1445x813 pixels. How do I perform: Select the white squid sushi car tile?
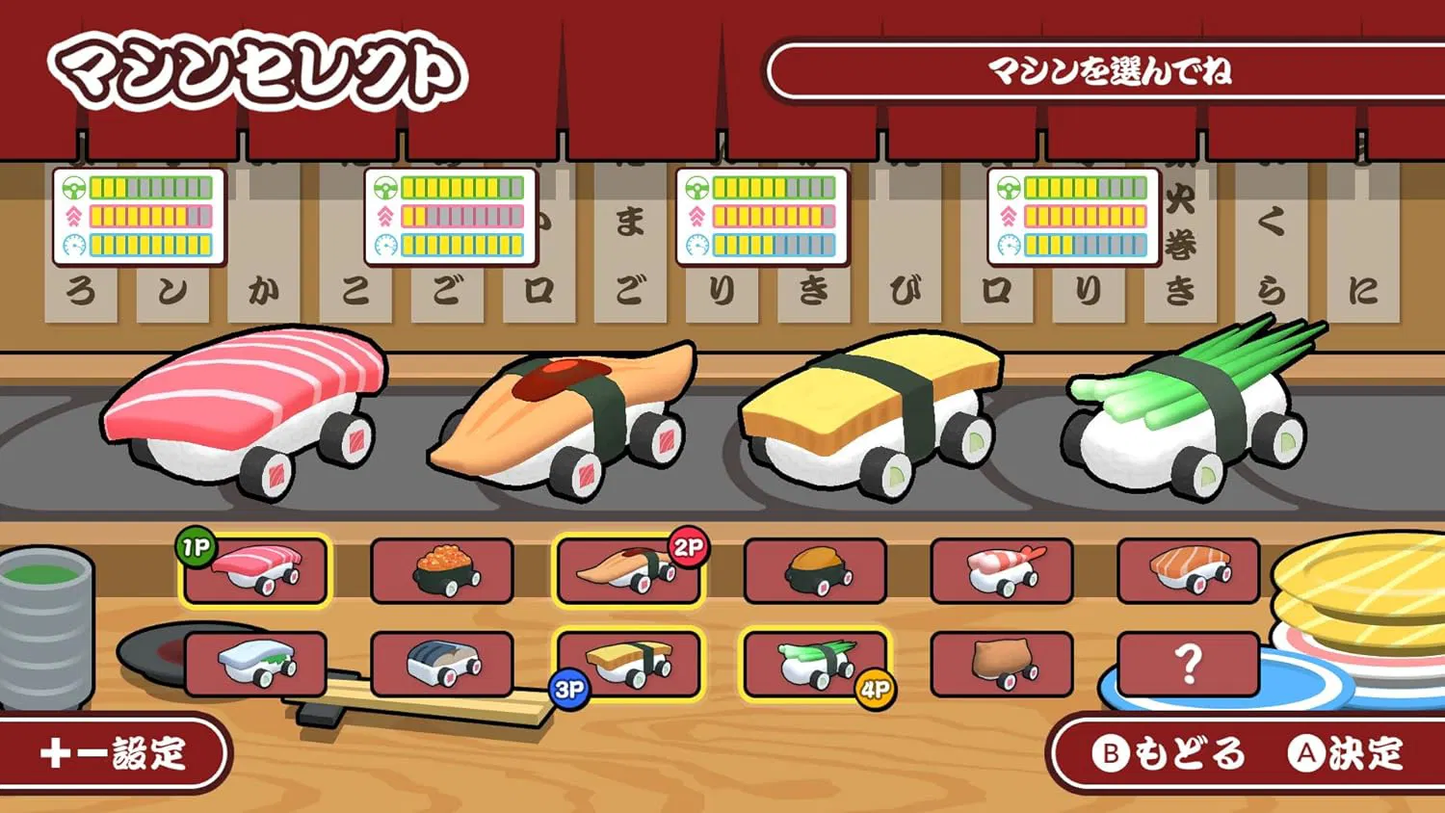255,664
